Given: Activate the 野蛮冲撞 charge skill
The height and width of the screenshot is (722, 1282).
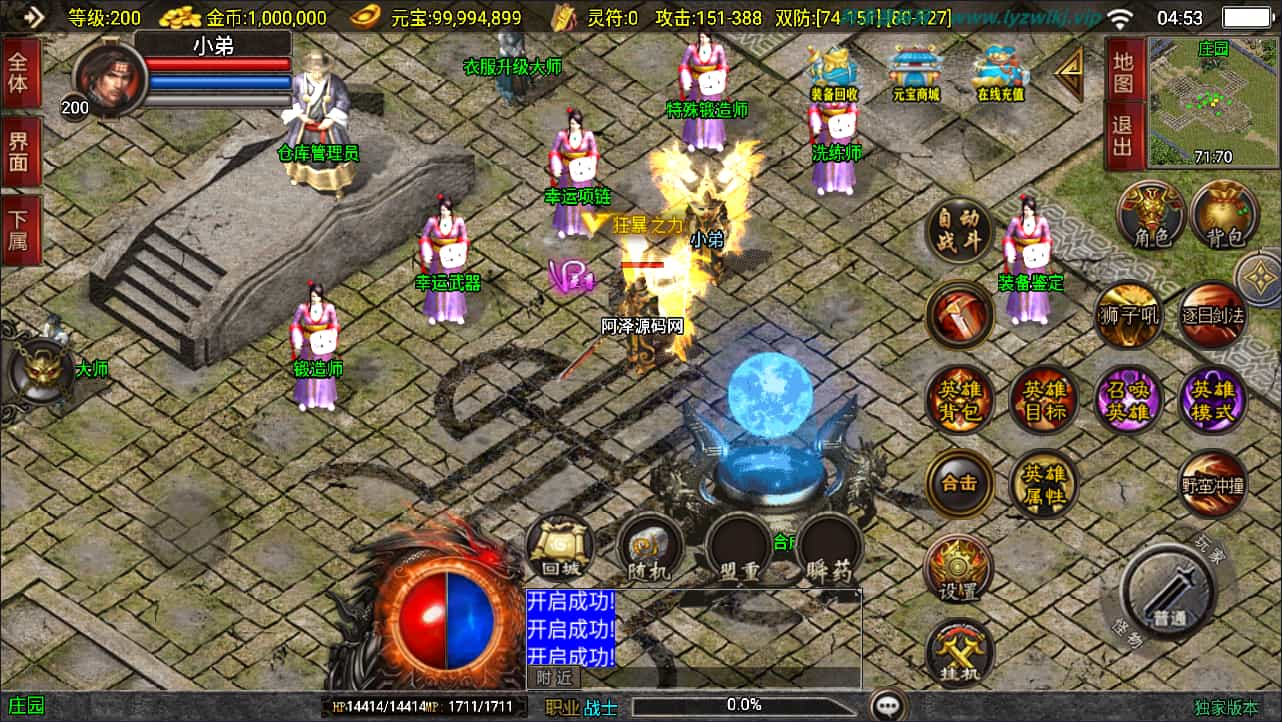Looking at the screenshot, I should 1213,485.
